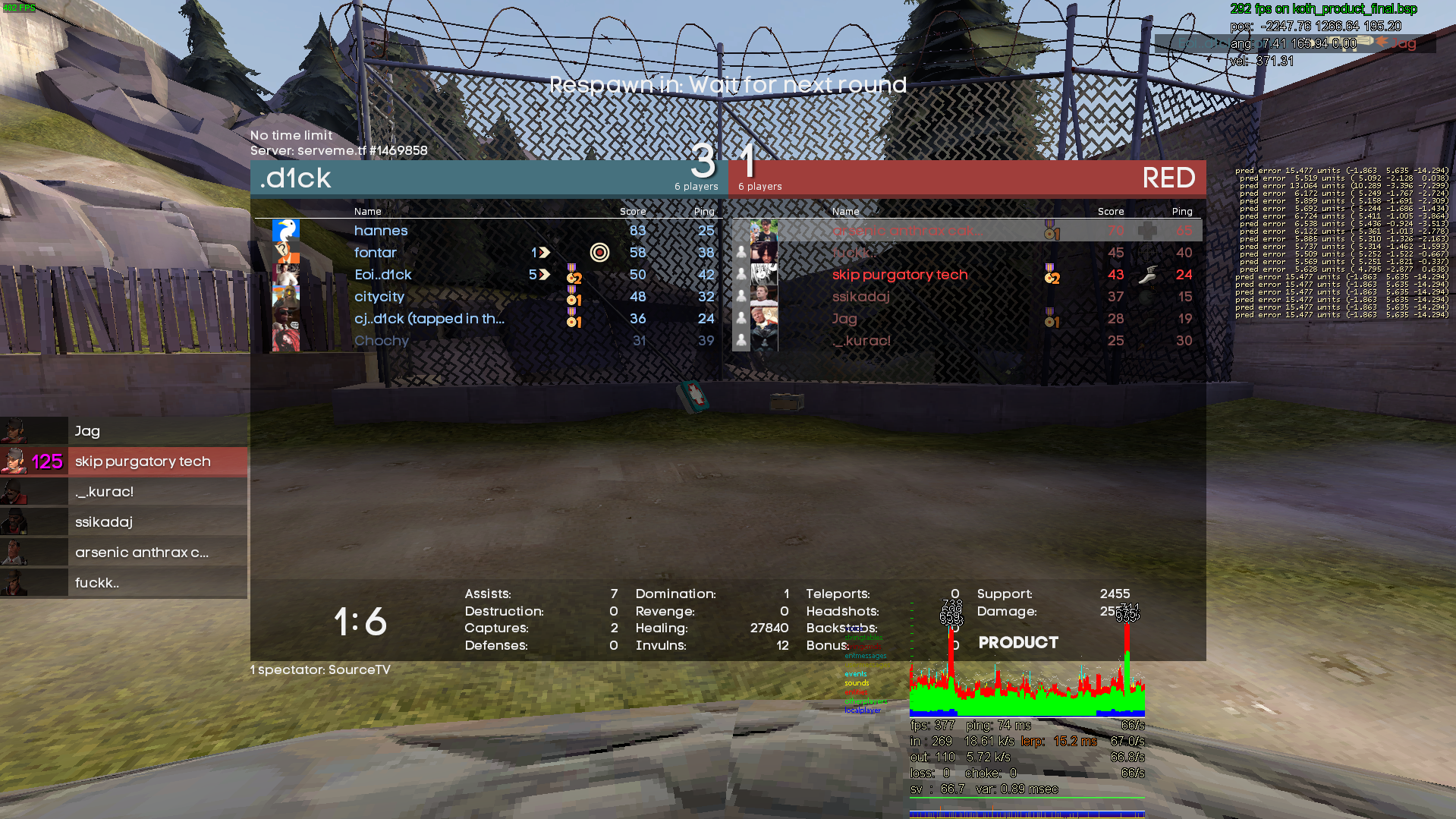Select hannes in the scoreboard list
This screenshot has width=1456, height=819.
(381, 231)
